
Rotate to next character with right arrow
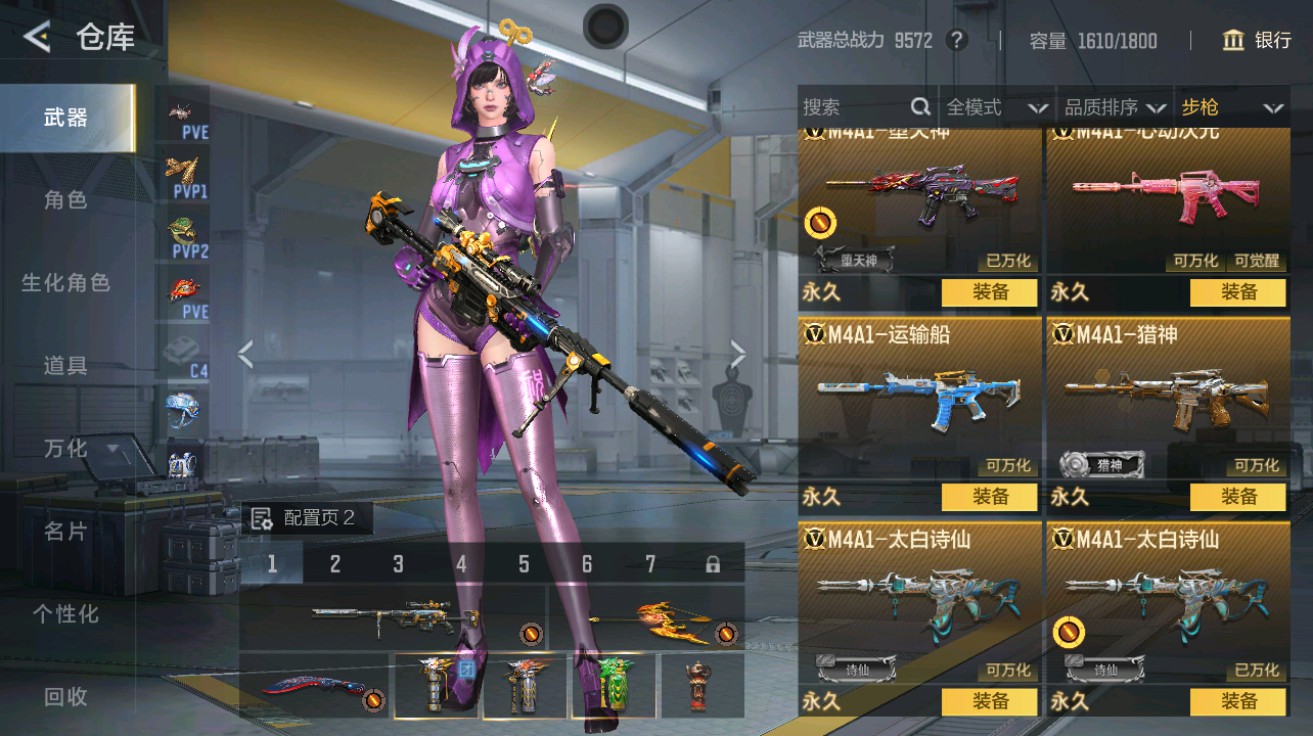click(738, 353)
